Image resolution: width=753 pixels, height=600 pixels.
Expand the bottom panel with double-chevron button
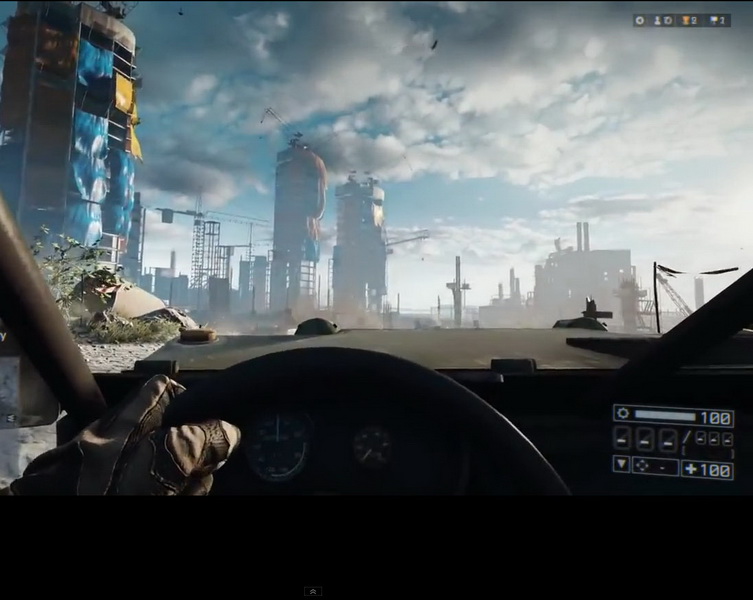(x=312, y=591)
